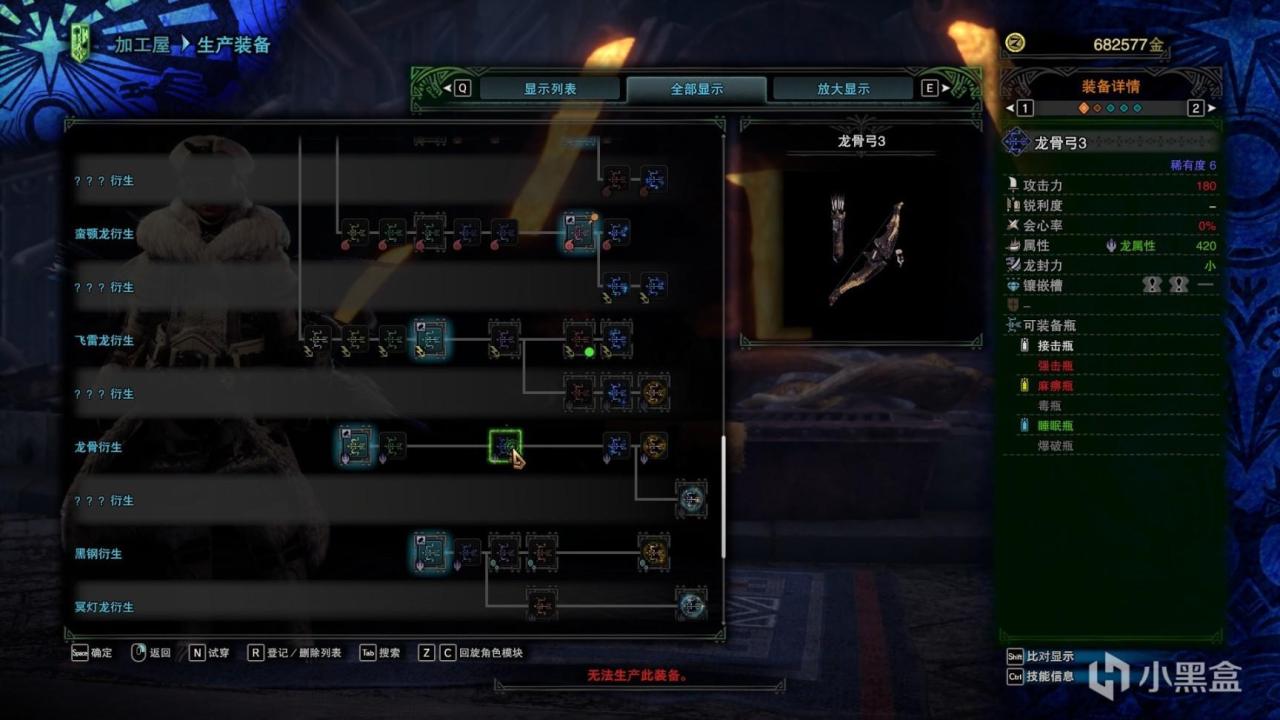Pick the glowing first node in 黑钢衍生 row
Screen dimensions: 1280x720
430,552
